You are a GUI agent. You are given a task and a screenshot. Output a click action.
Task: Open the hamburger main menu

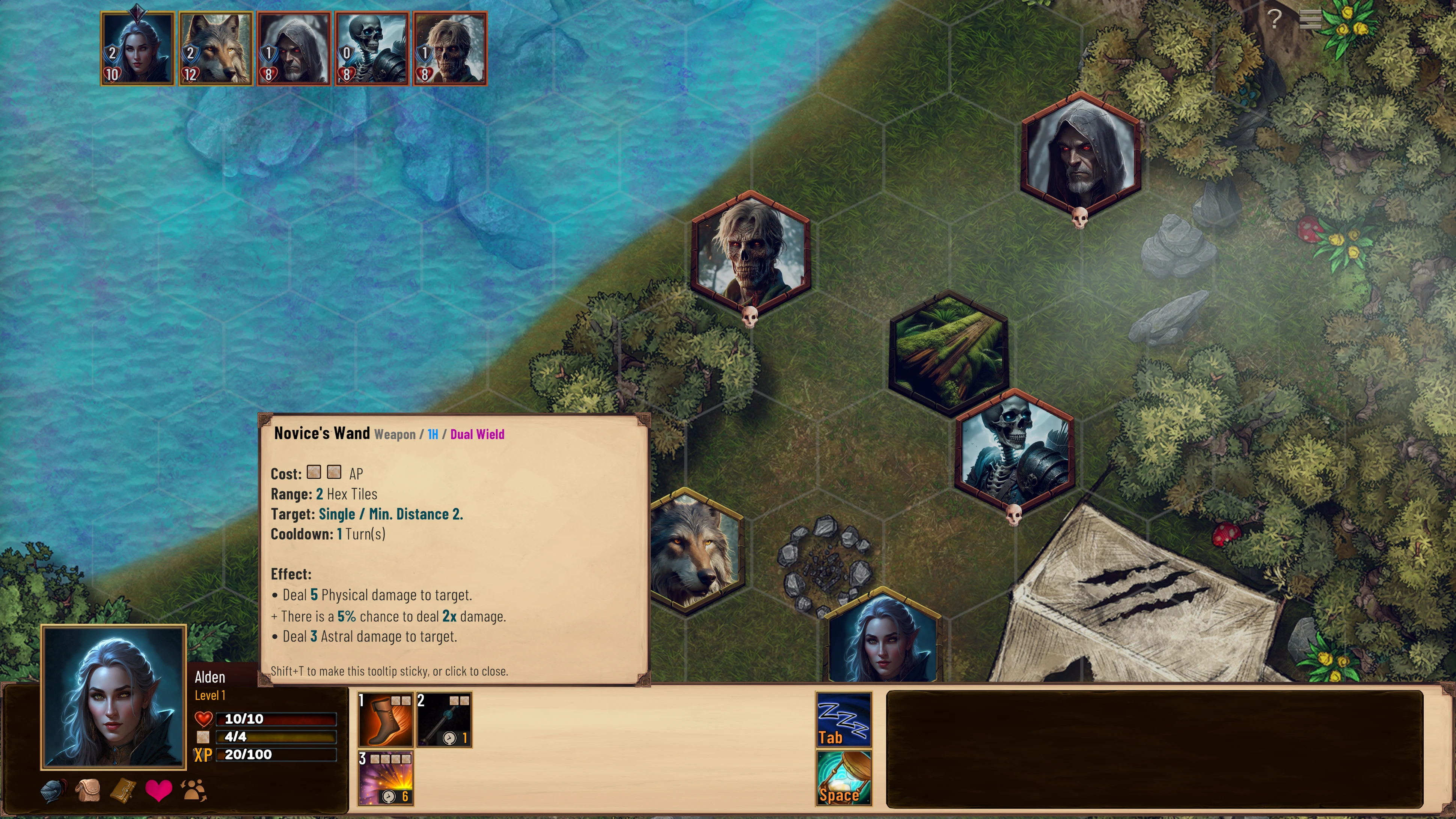tap(1310, 19)
